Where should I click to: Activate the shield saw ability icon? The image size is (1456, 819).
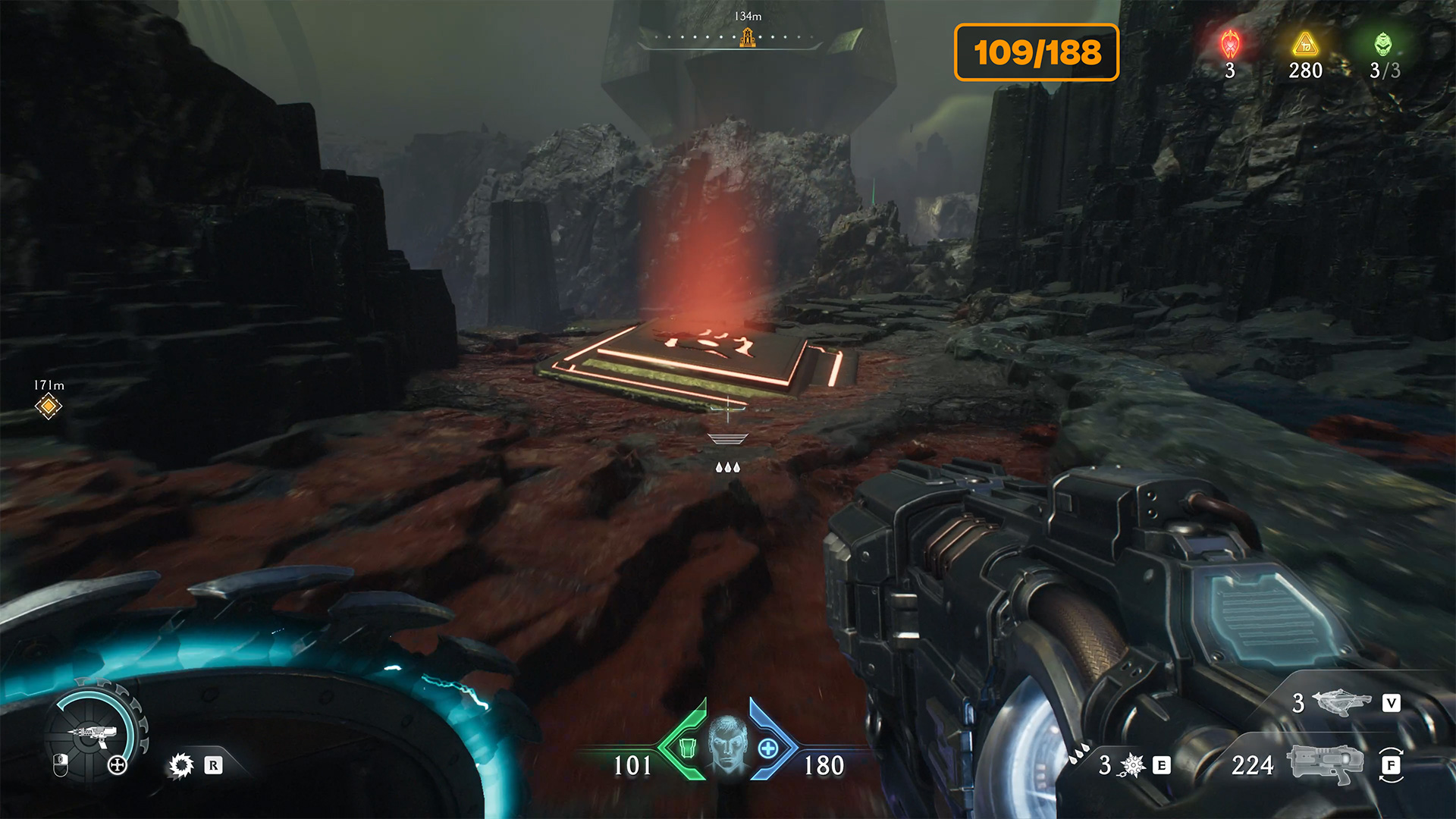tap(181, 765)
